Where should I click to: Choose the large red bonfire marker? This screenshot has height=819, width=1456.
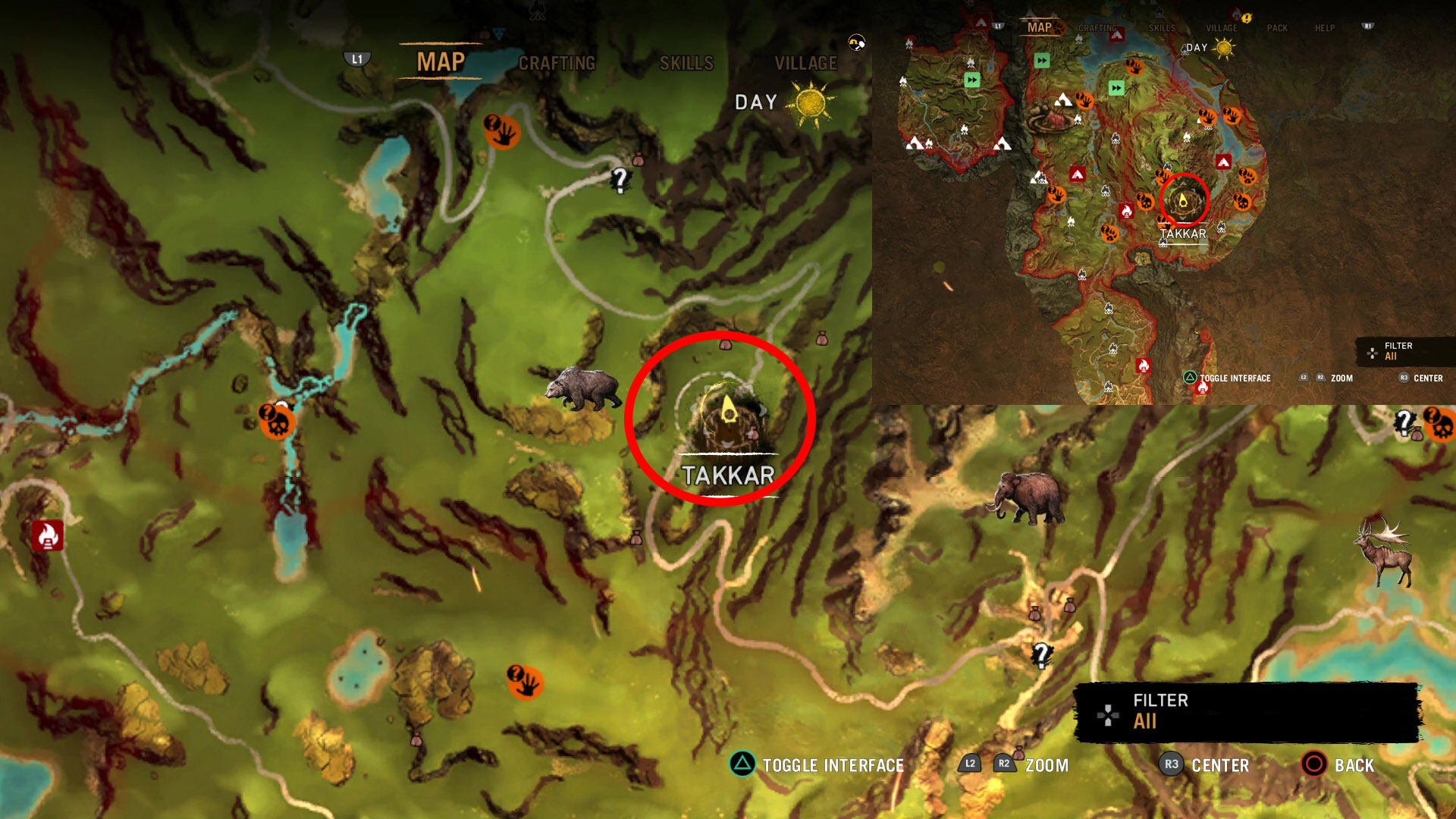pos(47,535)
